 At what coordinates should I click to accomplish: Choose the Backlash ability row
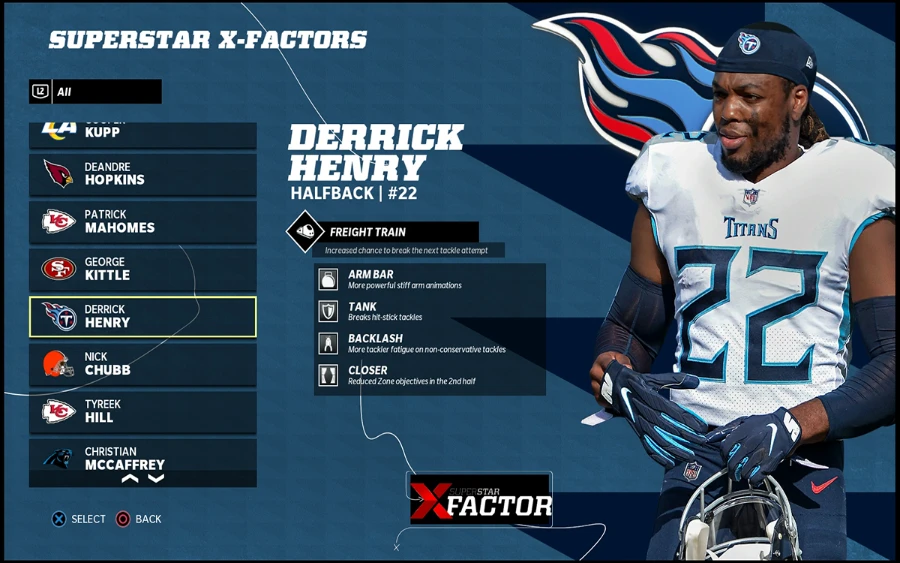[x=430, y=343]
